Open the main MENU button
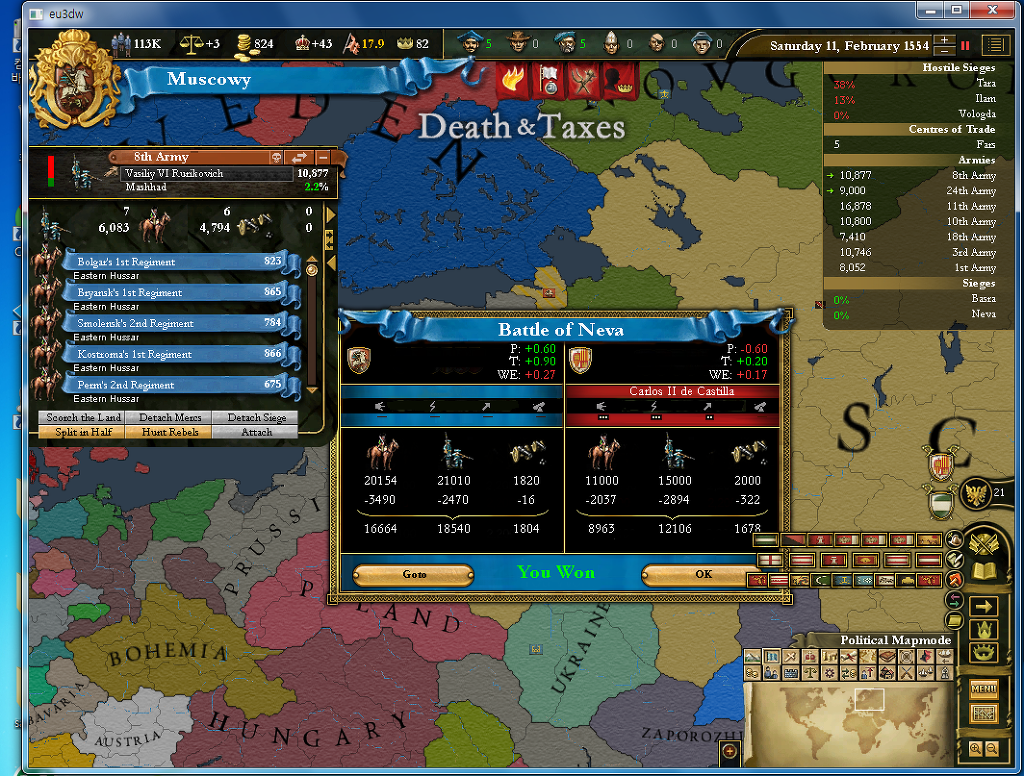This screenshot has width=1024, height=776. (984, 688)
